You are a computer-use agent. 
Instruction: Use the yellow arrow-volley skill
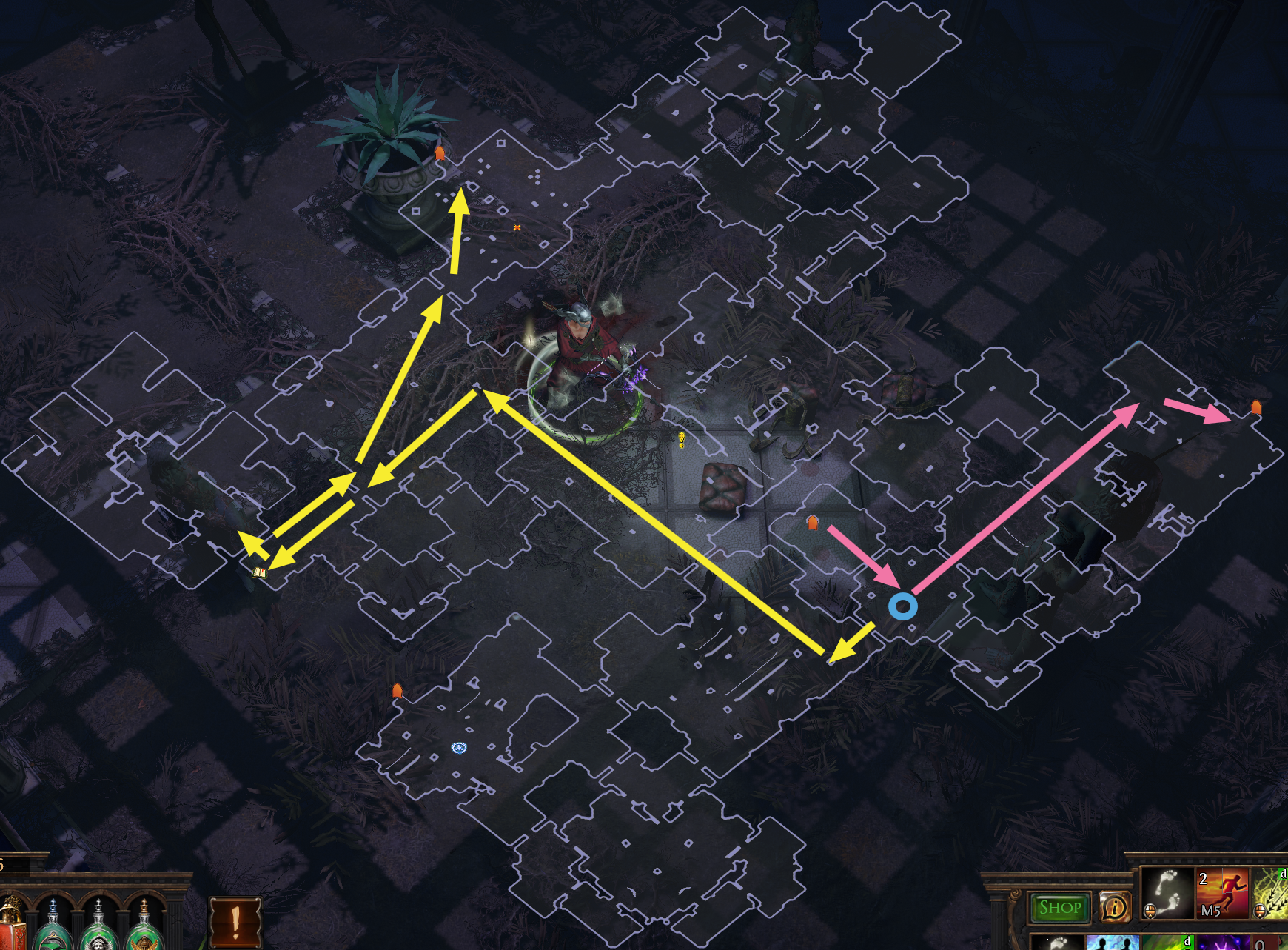[1271, 894]
